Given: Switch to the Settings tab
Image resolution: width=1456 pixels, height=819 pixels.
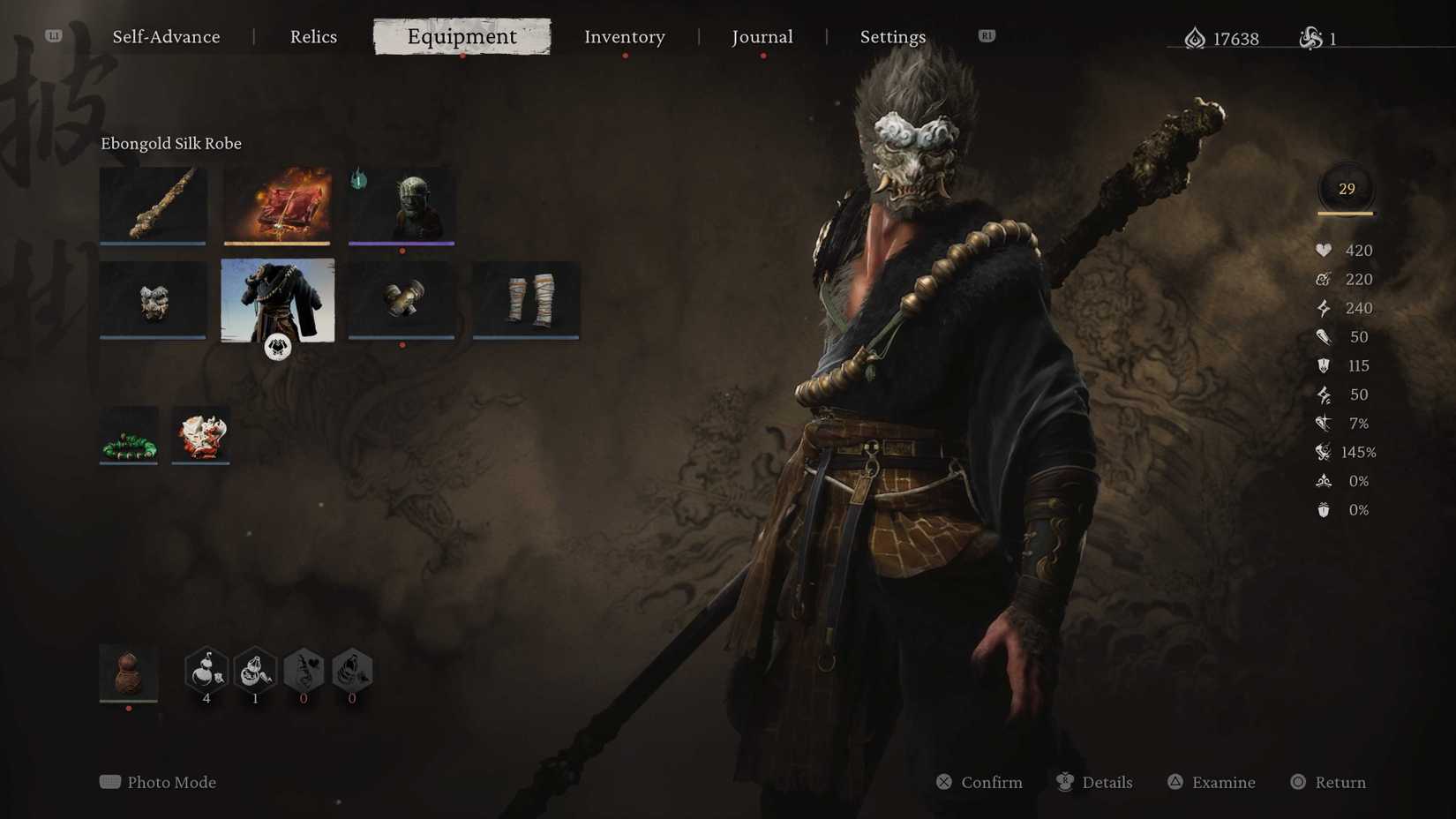Looking at the screenshot, I should (892, 37).
